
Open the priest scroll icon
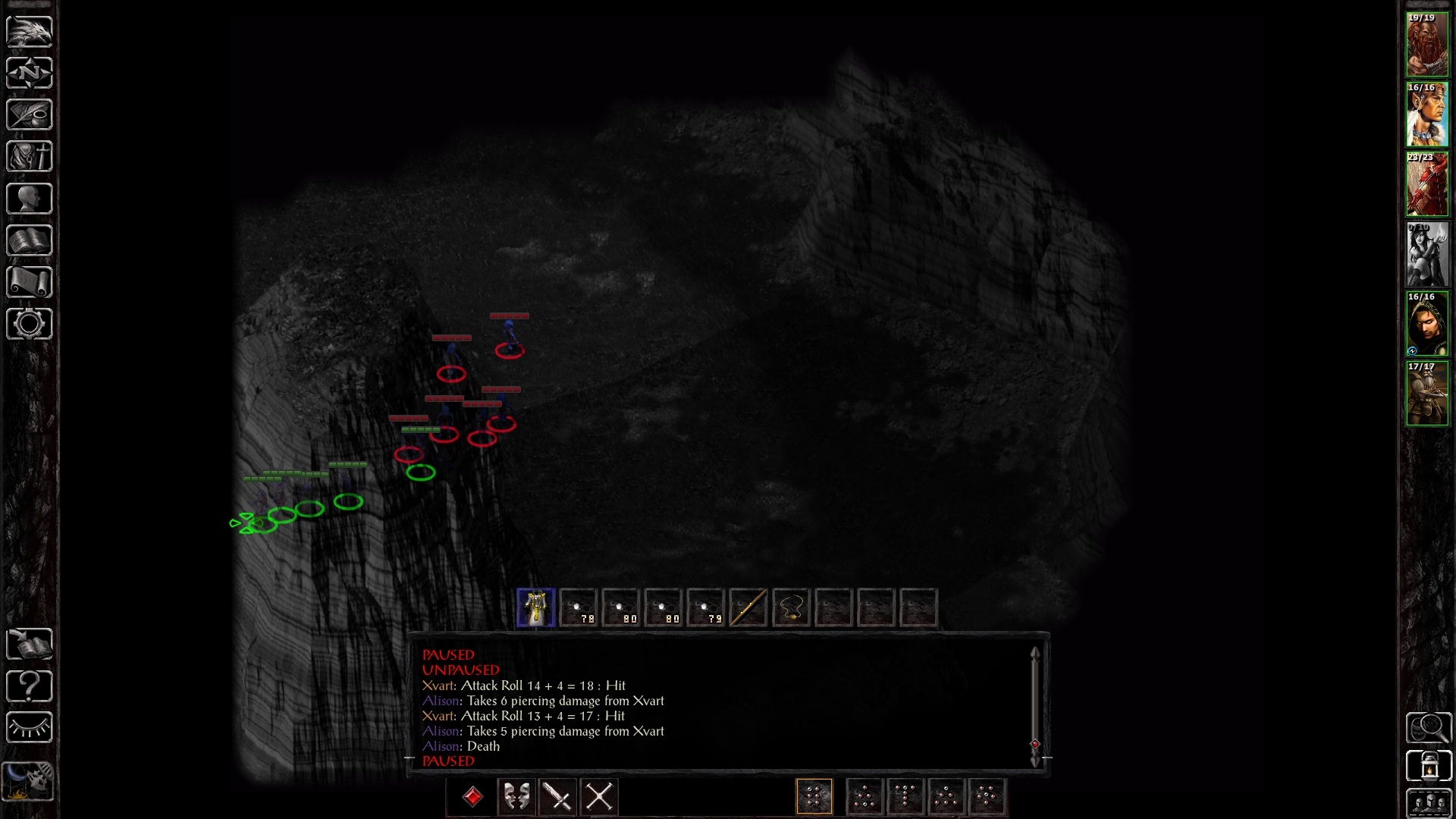(30, 282)
